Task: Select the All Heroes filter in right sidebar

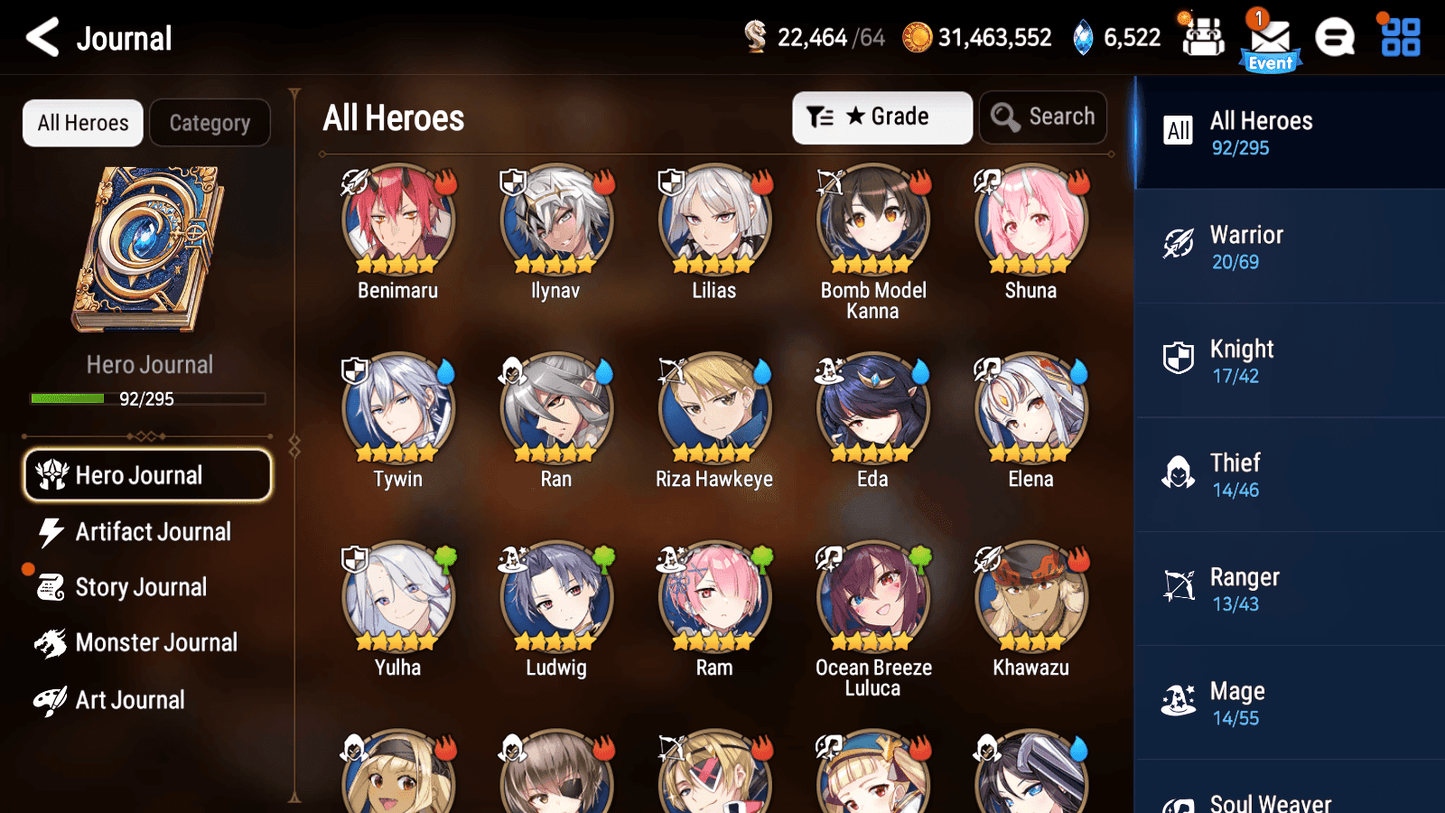Action: point(1289,131)
